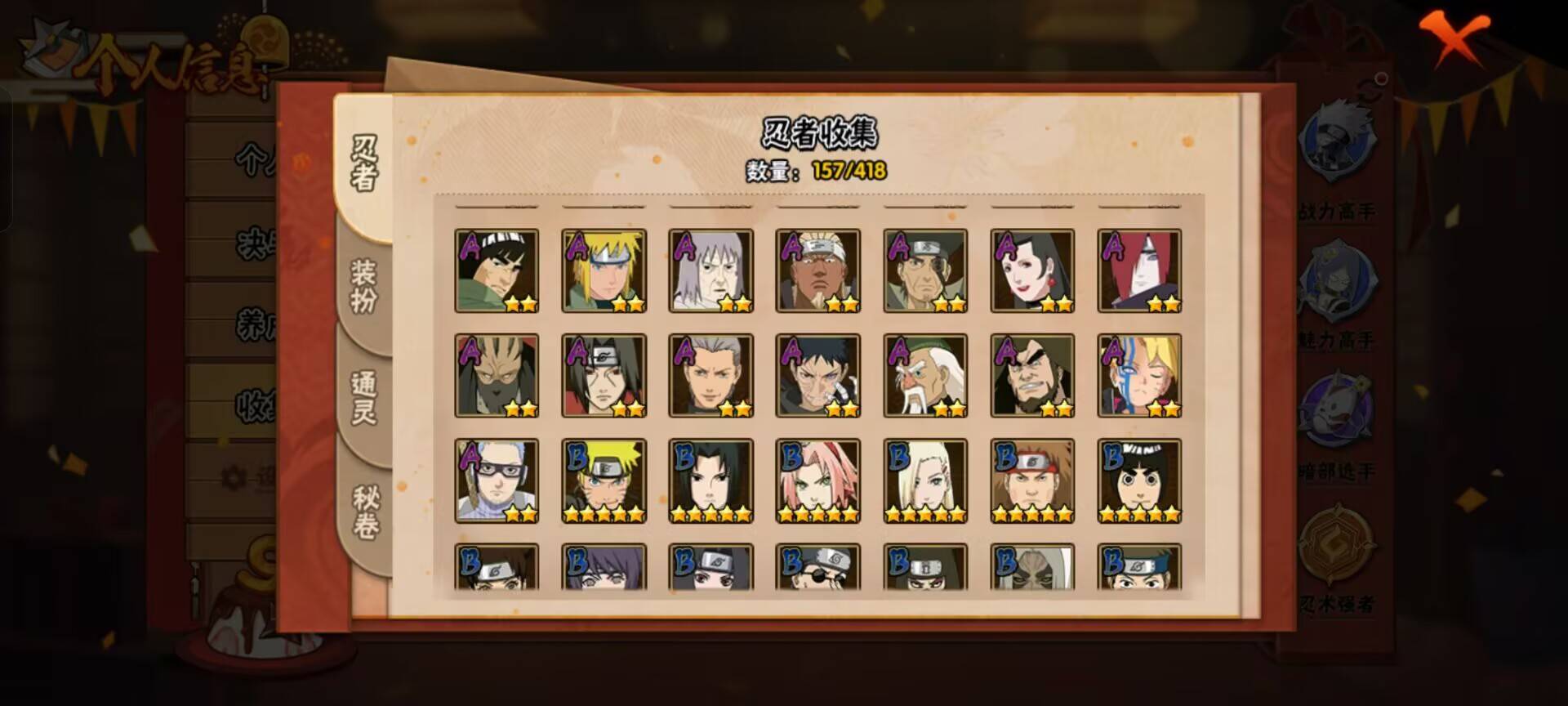Pick the masked Kakuzu portrait
The height and width of the screenshot is (706, 1568).
click(497, 375)
